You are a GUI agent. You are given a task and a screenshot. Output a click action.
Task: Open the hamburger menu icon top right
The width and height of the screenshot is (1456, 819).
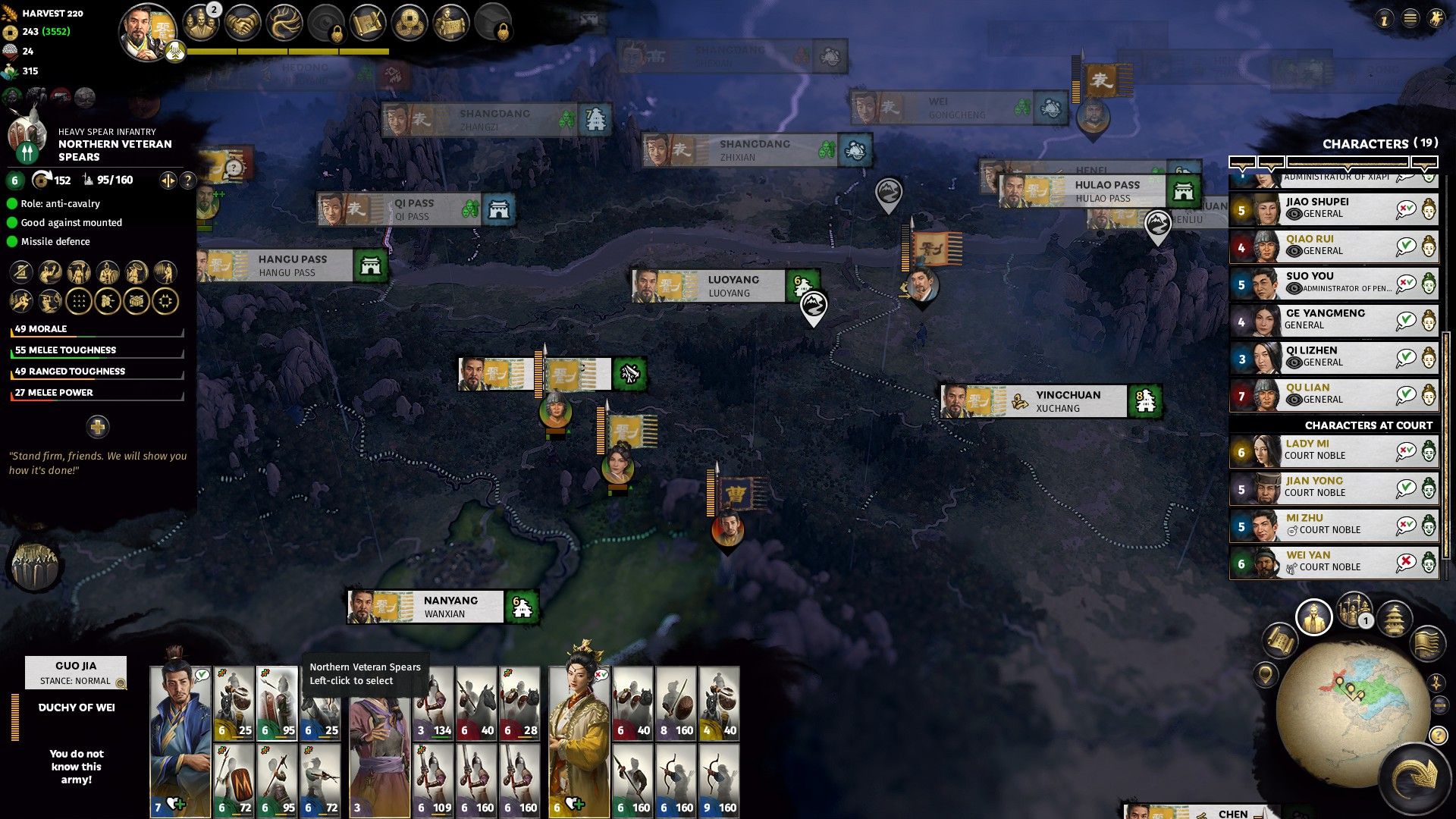[1410, 19]
